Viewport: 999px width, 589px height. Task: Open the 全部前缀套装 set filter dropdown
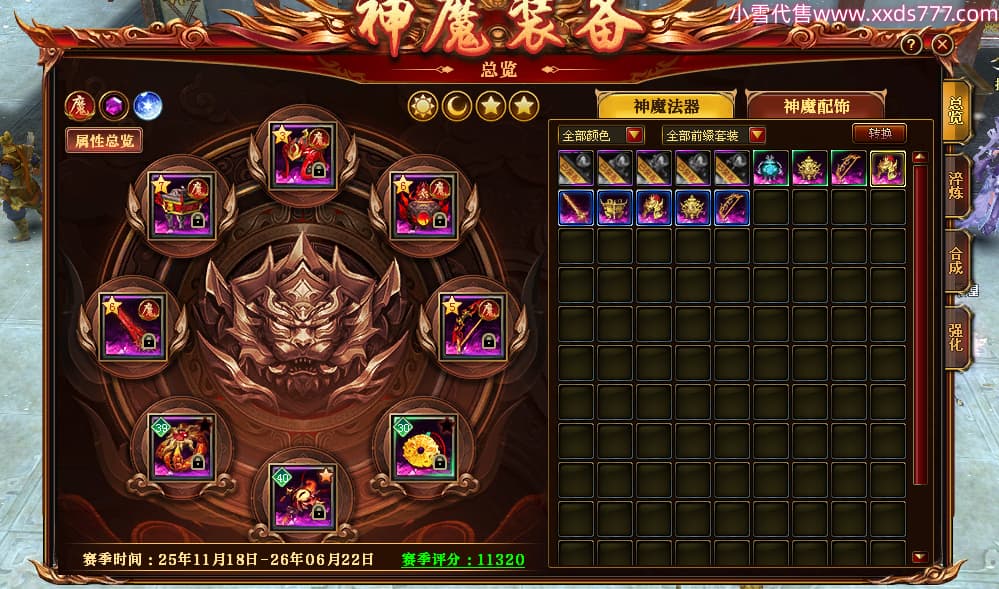[x=756, y=135]
